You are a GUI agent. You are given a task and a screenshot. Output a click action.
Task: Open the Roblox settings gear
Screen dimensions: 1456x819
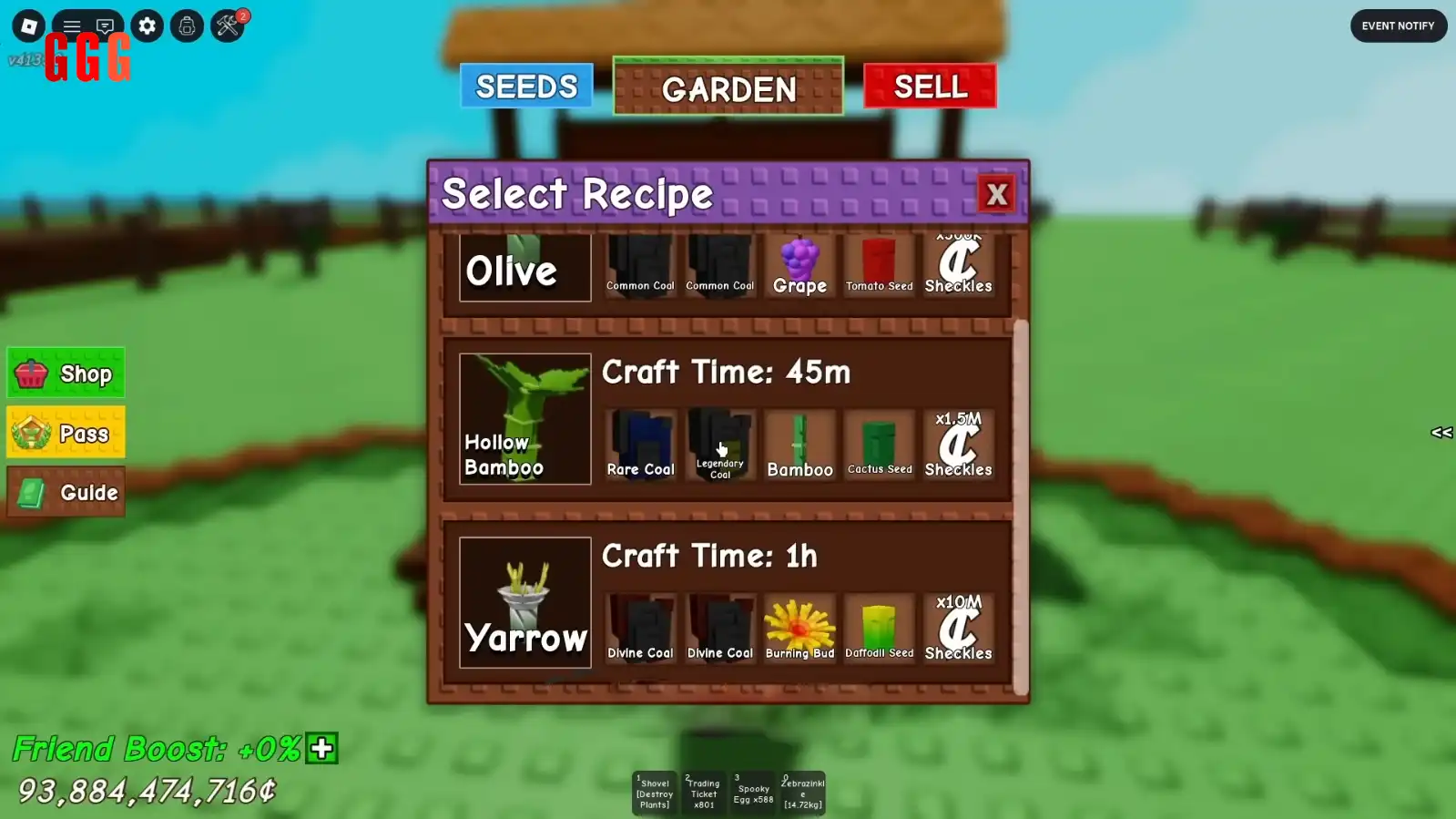coord(147,26)
